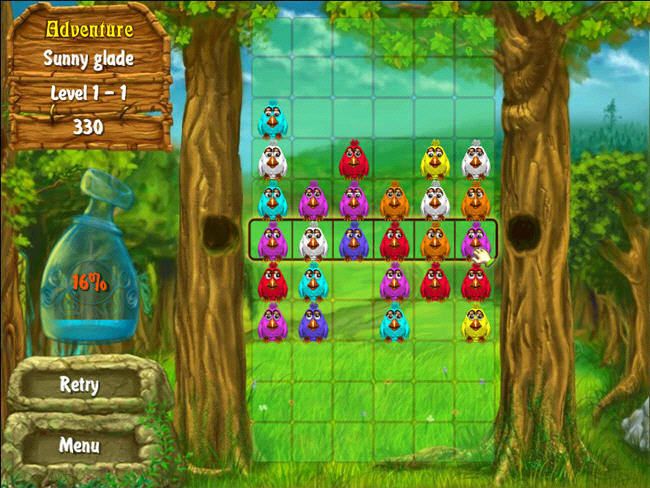Viewport: 650px width, 488px height.
Task: Open the Menu stone button
Action: point(78,444)
